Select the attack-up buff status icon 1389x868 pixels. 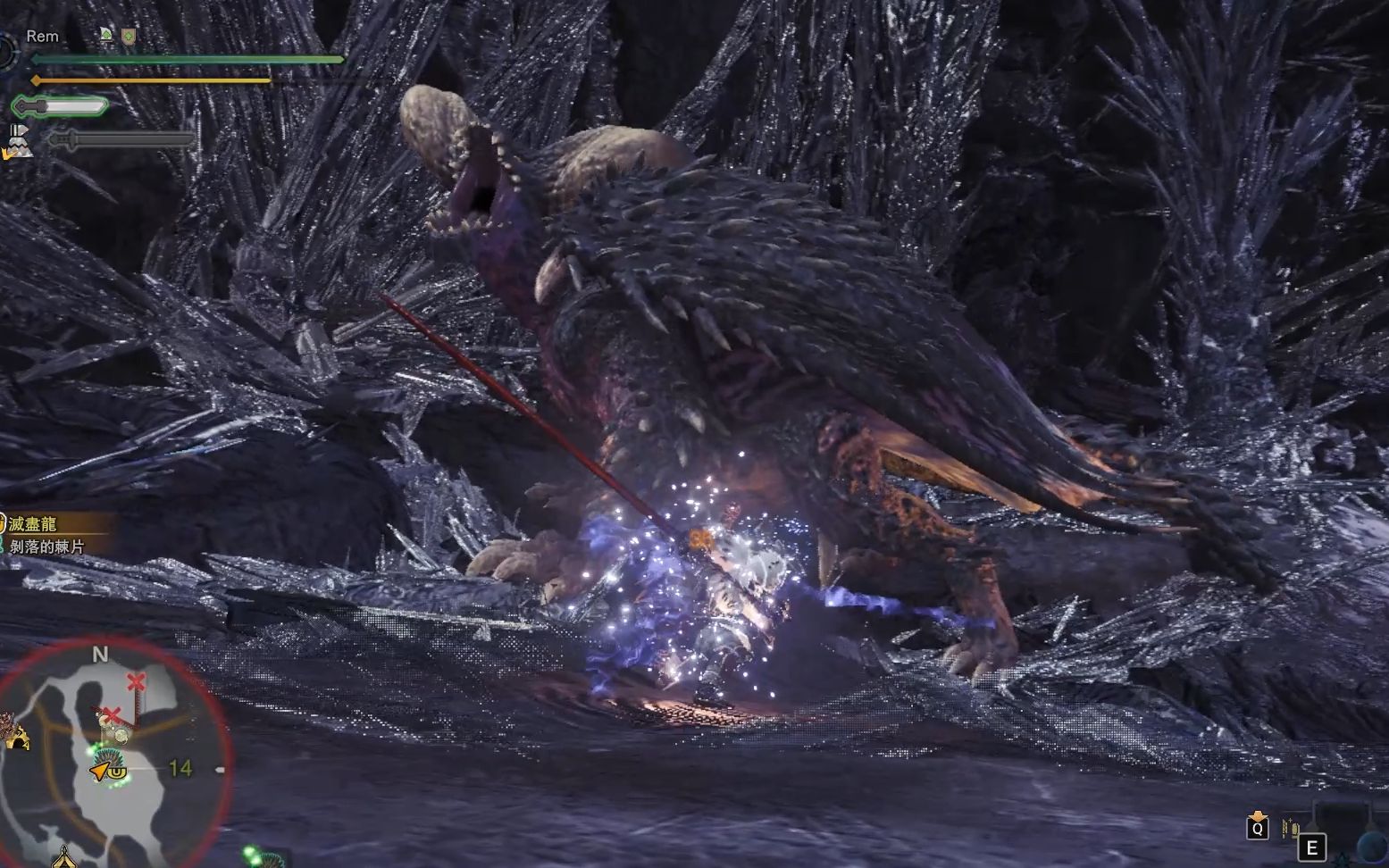pyautogui.click(x=106, y=36)
